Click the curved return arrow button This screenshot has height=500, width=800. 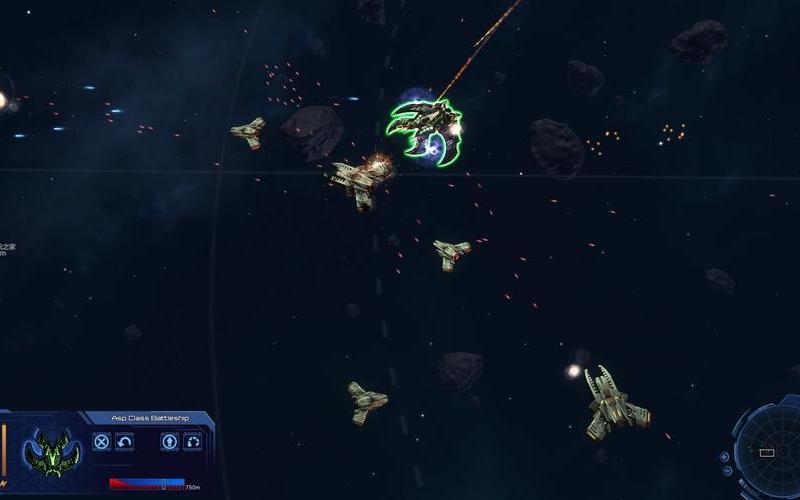coord(125,441)
